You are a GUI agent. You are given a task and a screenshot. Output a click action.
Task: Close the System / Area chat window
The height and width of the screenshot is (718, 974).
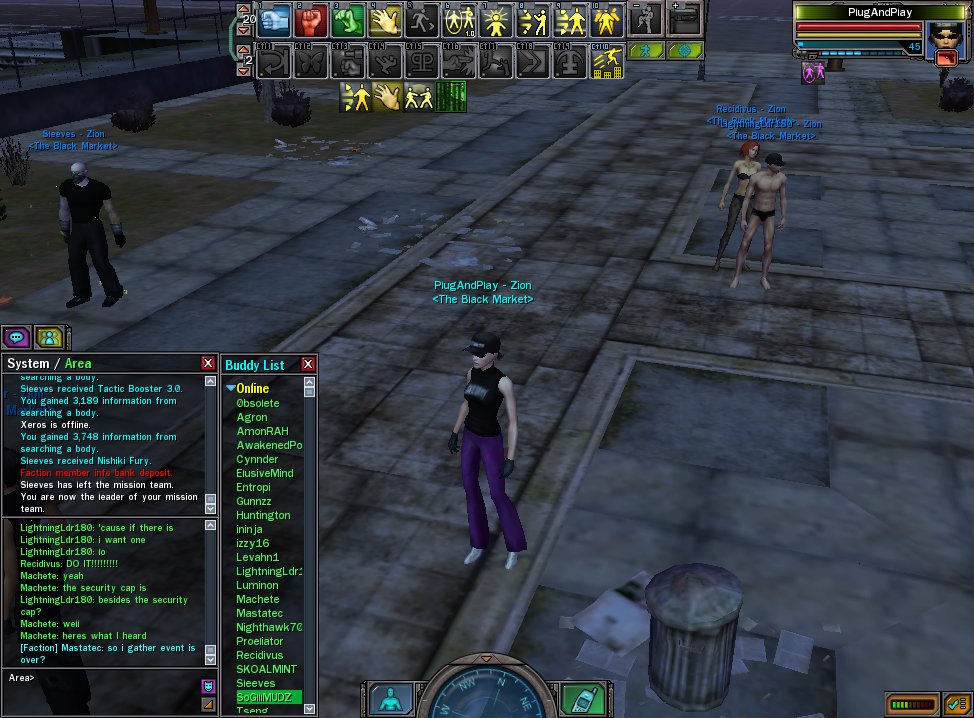click(208, 364)
